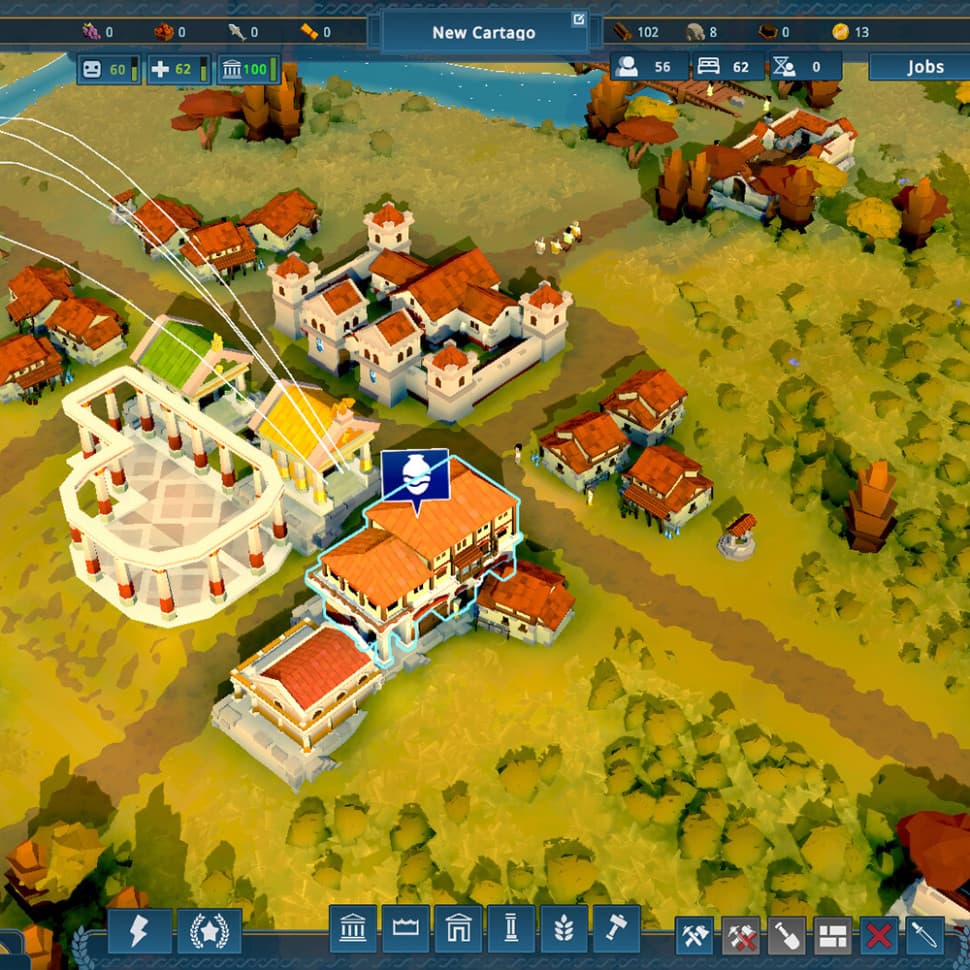Choose the arched gate building category

(457, 930)
